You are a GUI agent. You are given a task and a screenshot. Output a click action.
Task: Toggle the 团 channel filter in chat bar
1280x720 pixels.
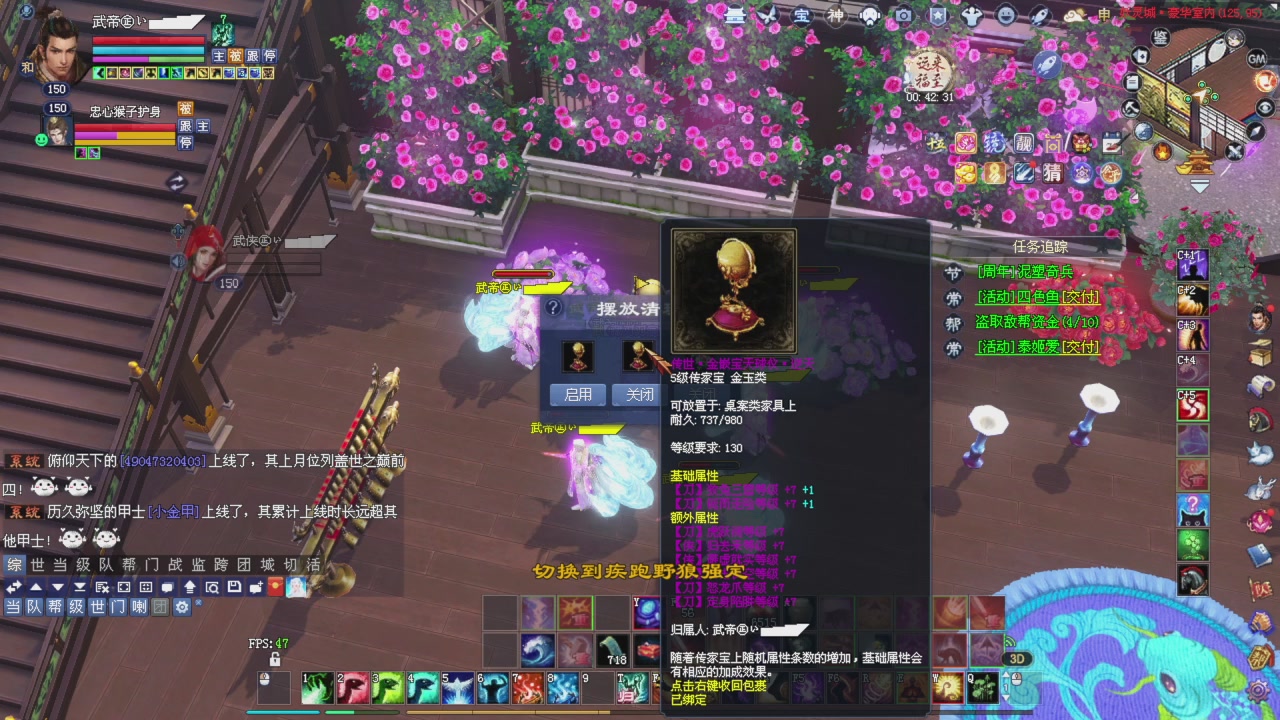pyautogui.click(x=160, y=605)
